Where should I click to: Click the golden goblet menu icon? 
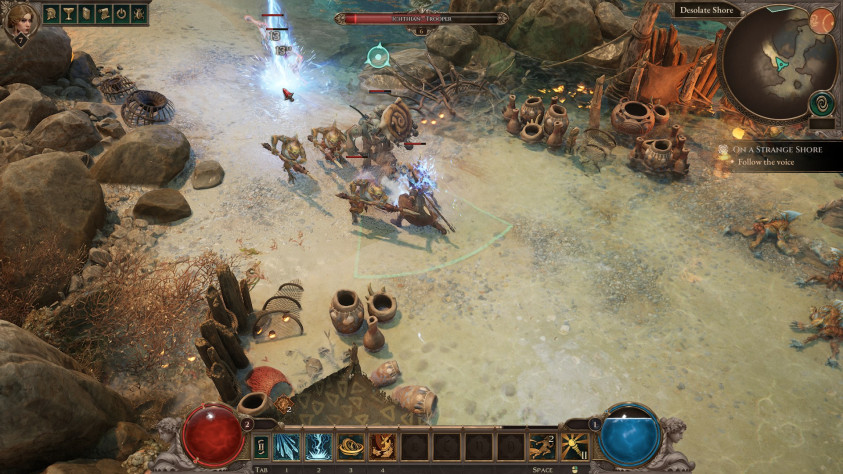tap(68, 14)
